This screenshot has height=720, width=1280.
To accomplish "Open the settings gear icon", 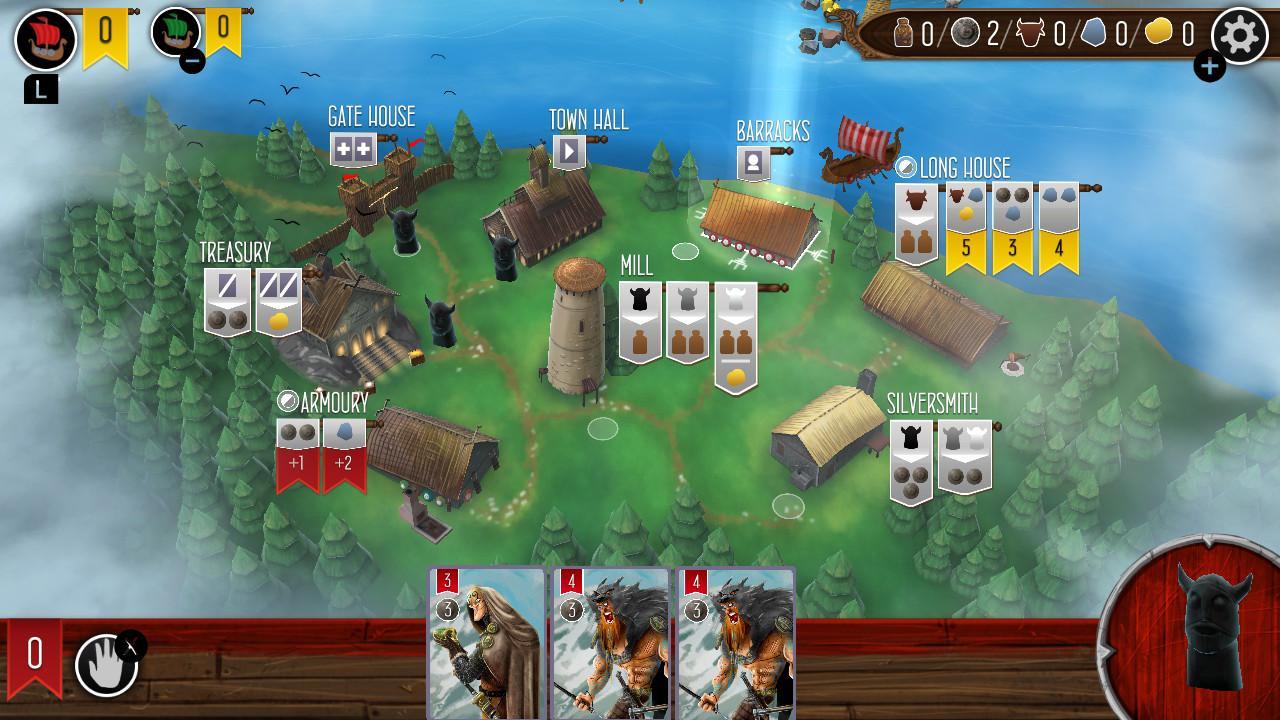I will click(x=1240, y=33).
